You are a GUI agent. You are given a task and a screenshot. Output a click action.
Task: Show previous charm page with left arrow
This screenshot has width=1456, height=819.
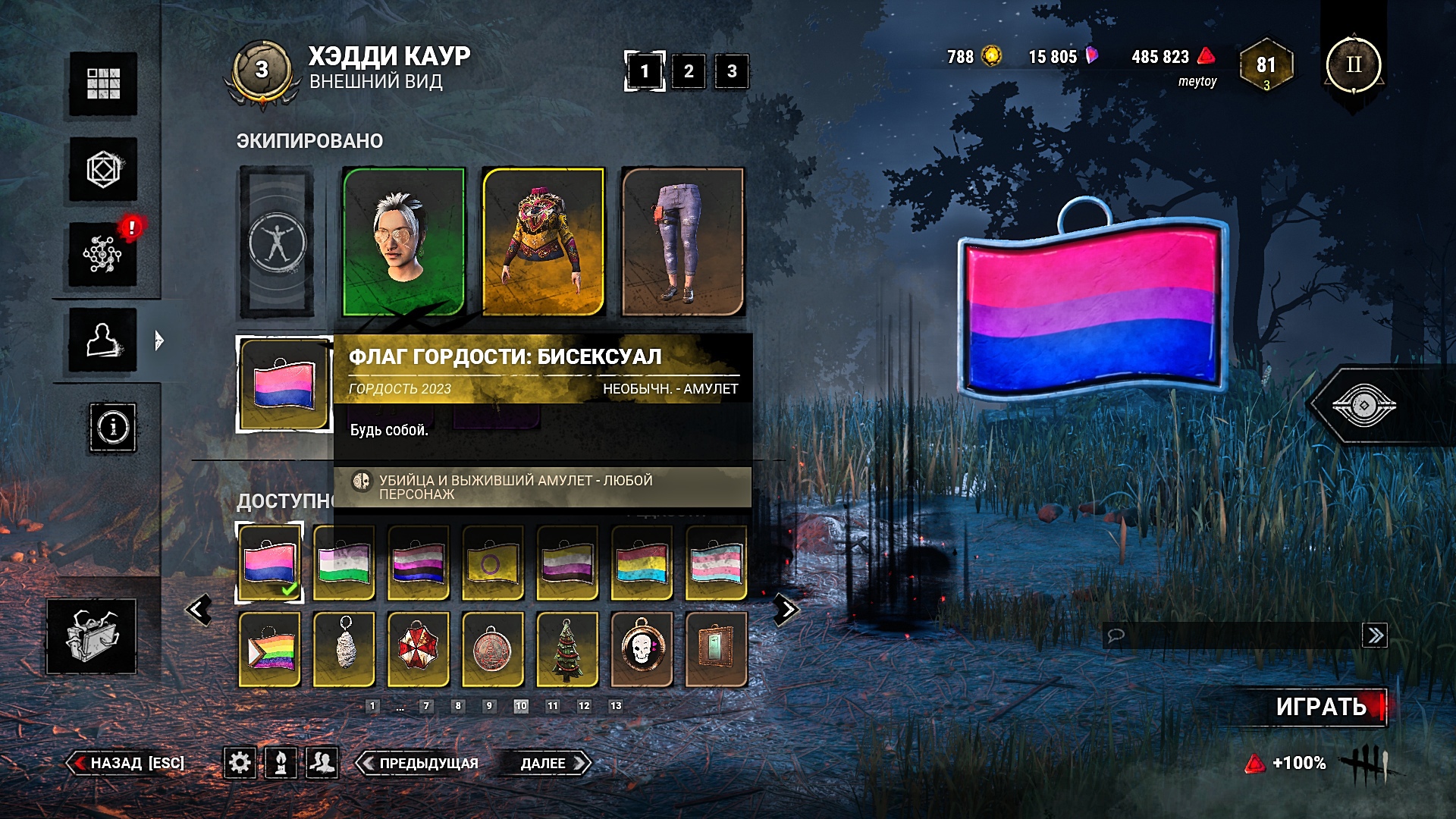pyautogui.click(x=199, y=609)
